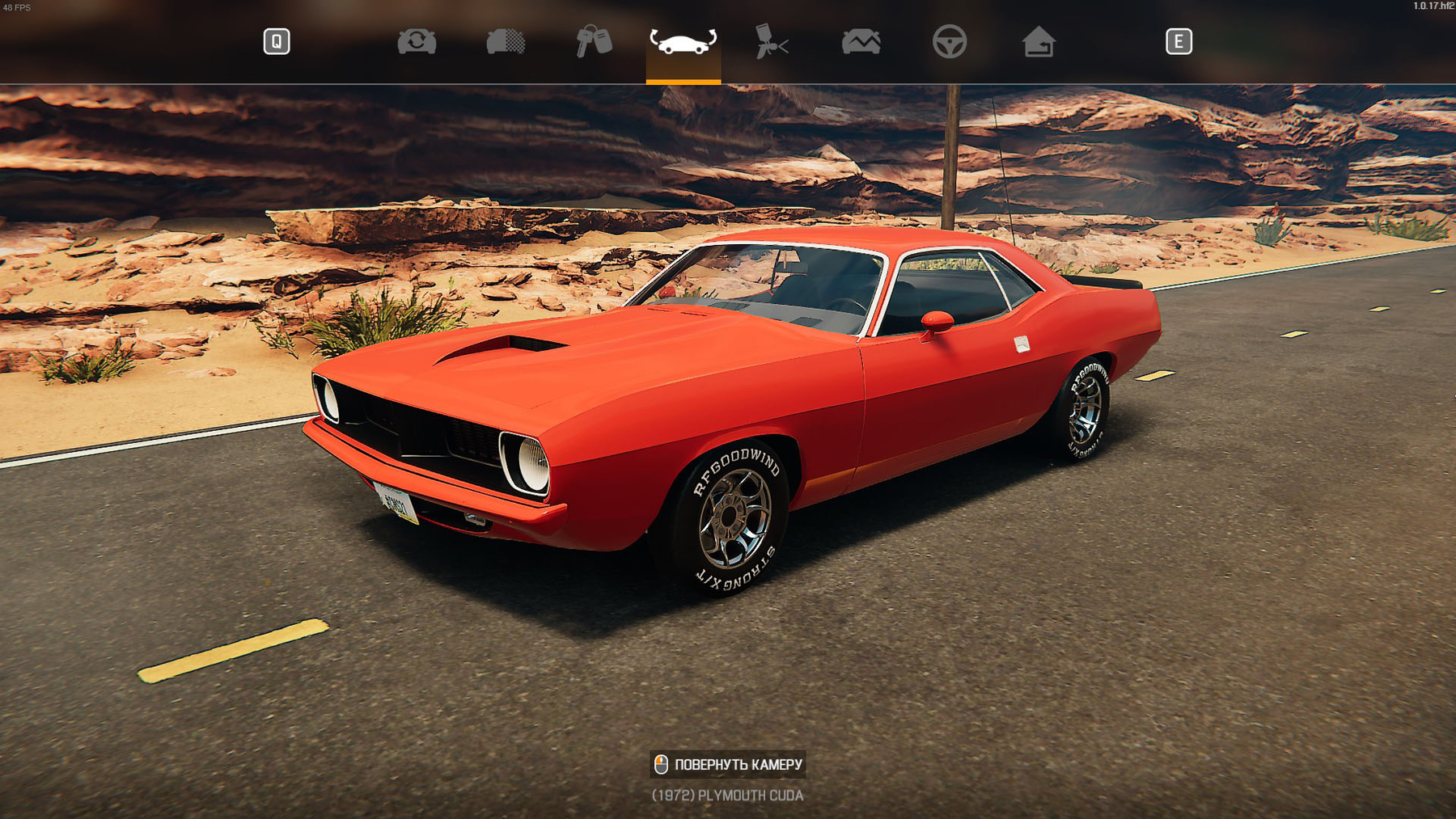Switch to the checkered car body tab
Image resolution: width=1456 pixels, height=819 pixels.
point(506,41)
